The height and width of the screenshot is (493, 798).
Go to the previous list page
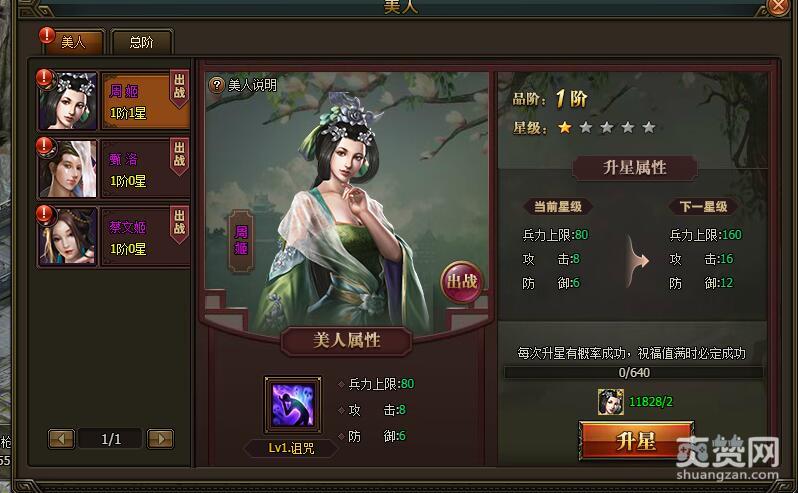coord(61,438)
